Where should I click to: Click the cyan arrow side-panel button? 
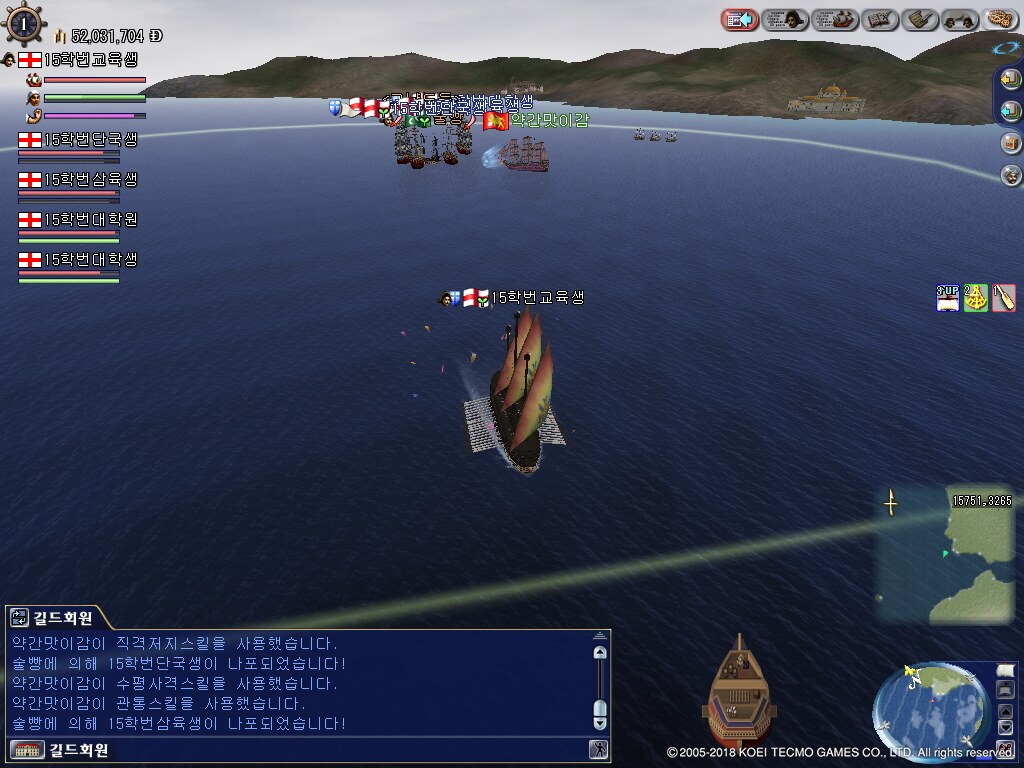click(x=1010, y=110)
